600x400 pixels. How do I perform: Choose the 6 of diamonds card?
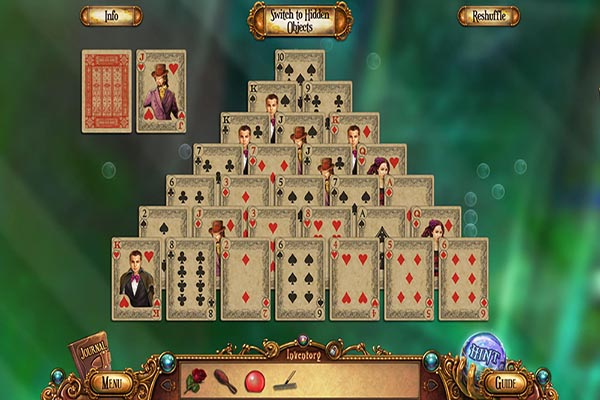(x=463, y=279)
